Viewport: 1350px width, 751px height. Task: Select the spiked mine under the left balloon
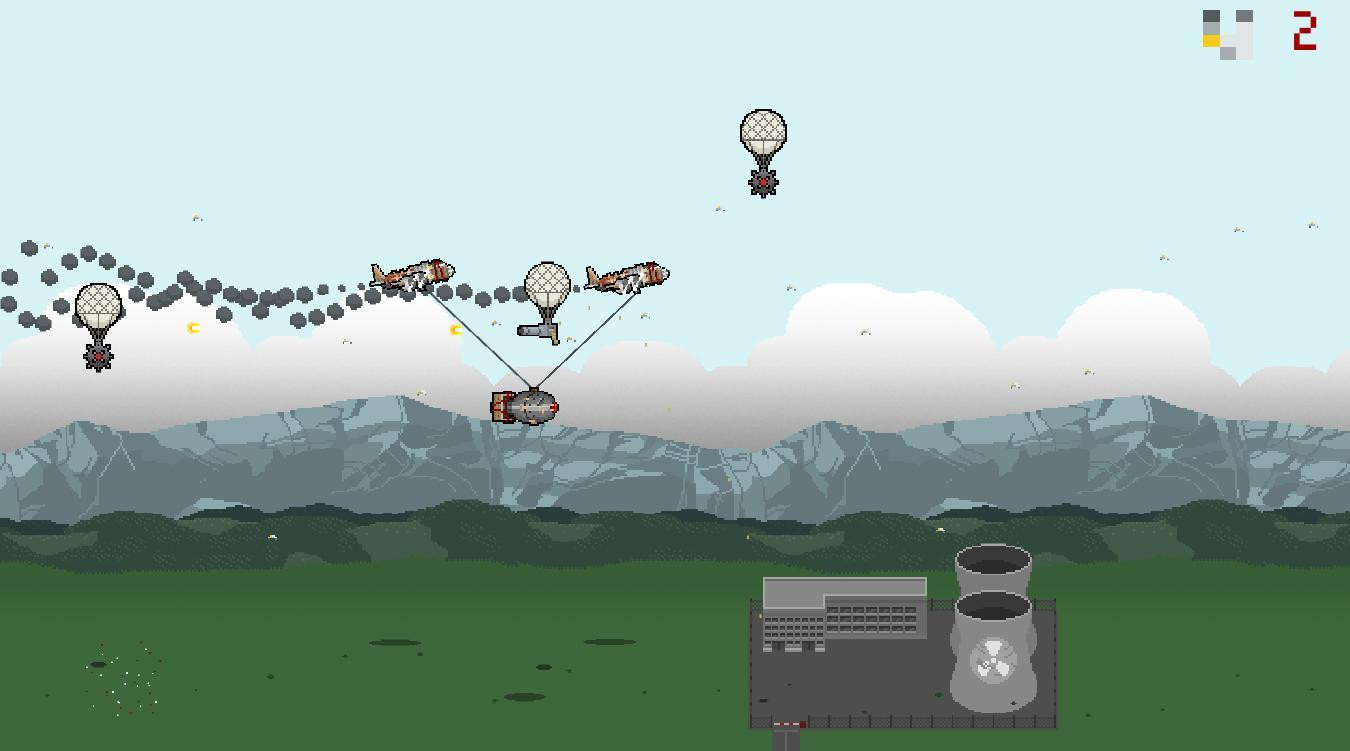pos(98,354)
